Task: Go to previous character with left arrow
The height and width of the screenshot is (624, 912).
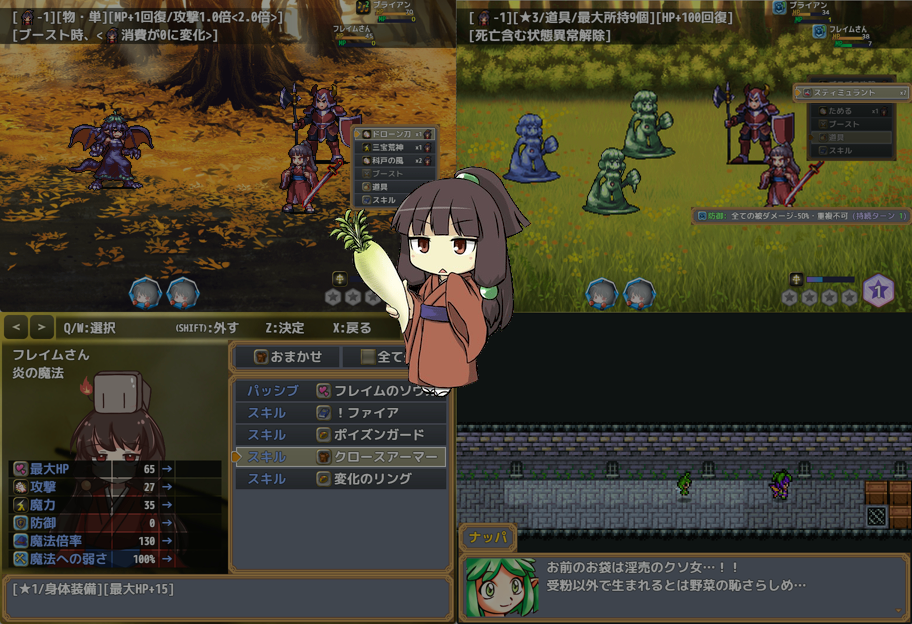Action: click(x=16, y=327)
